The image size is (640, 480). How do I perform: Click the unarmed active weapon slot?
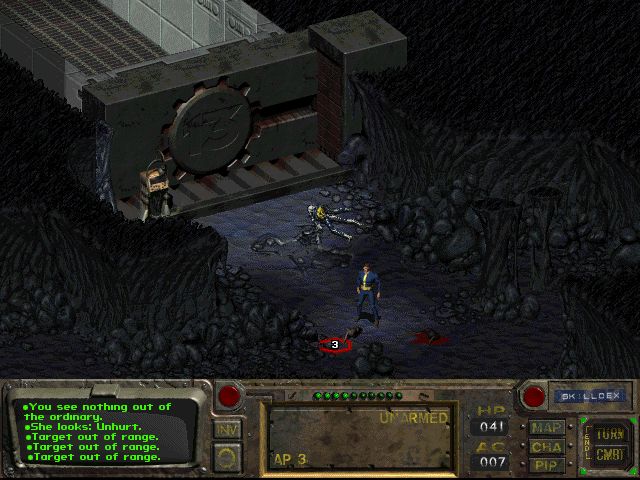[359, 436]
